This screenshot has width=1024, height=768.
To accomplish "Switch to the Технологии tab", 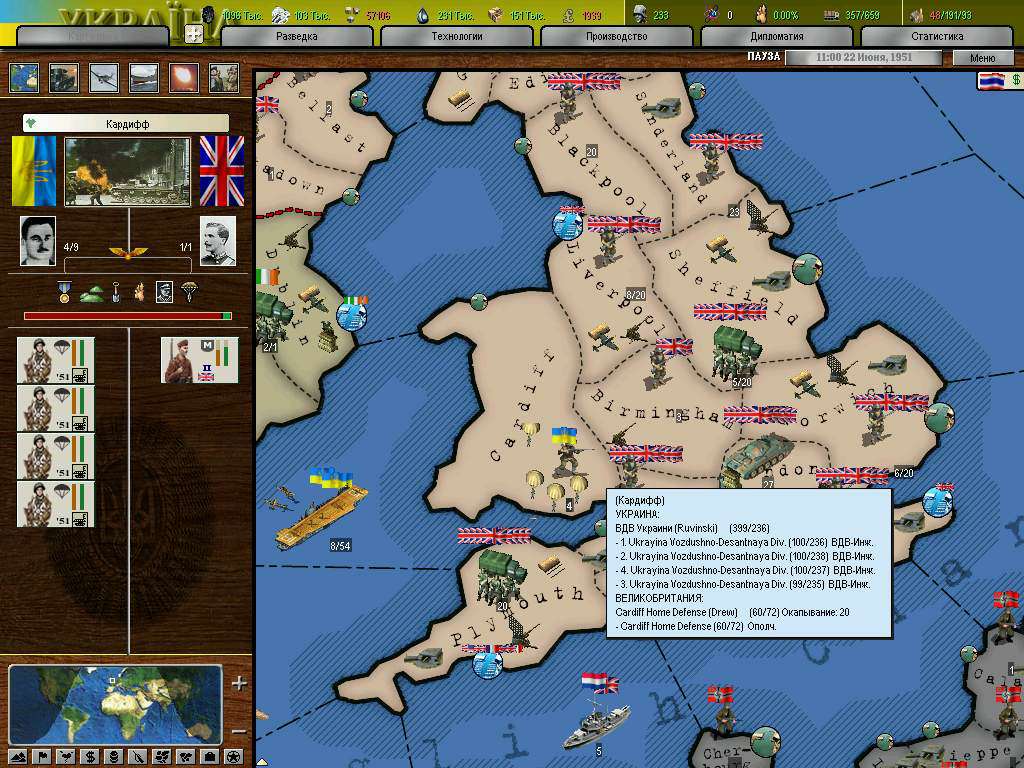I will pyautogui.click(x=456, y=36).
